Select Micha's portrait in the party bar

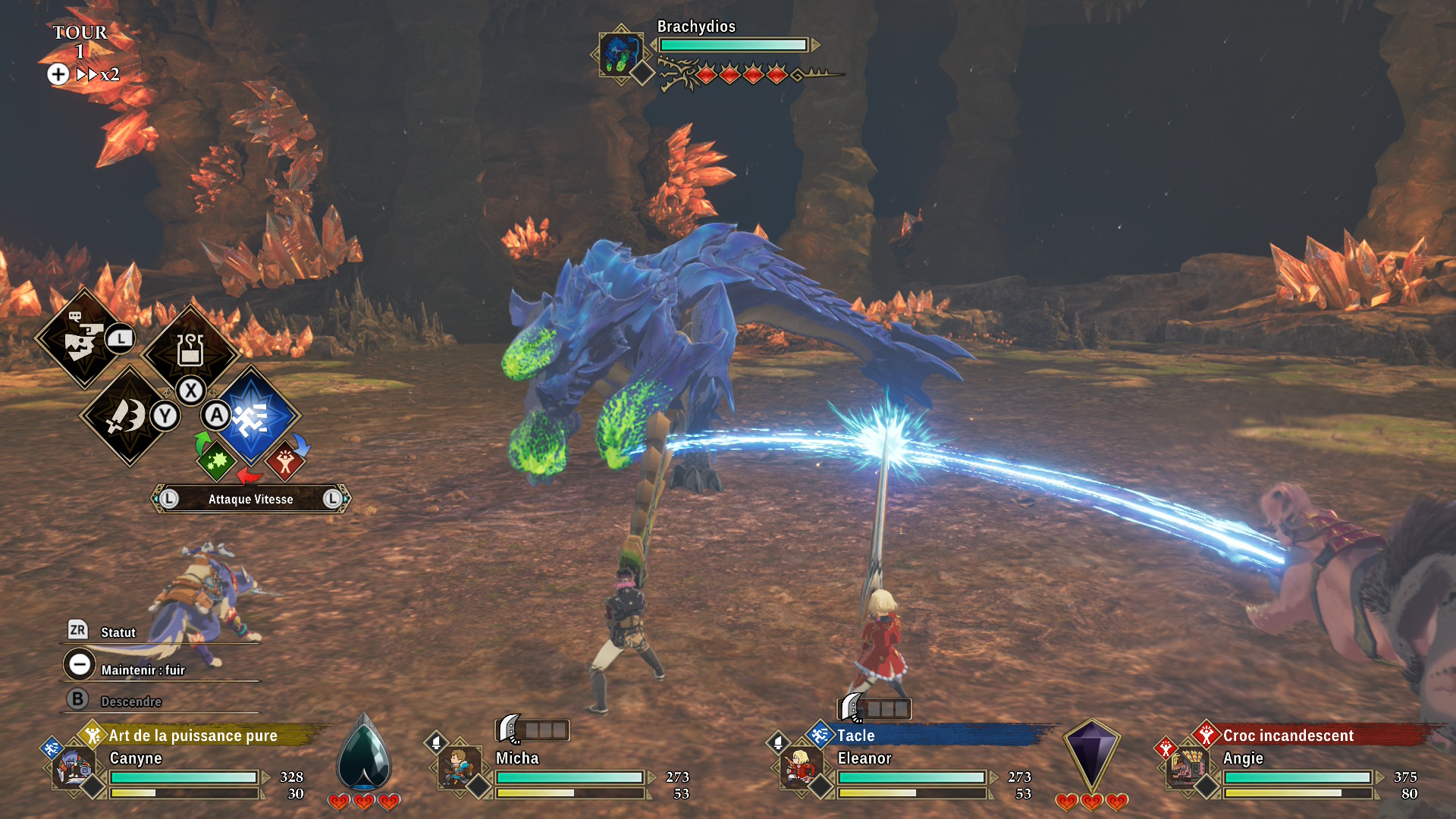(x=458, y=768)
